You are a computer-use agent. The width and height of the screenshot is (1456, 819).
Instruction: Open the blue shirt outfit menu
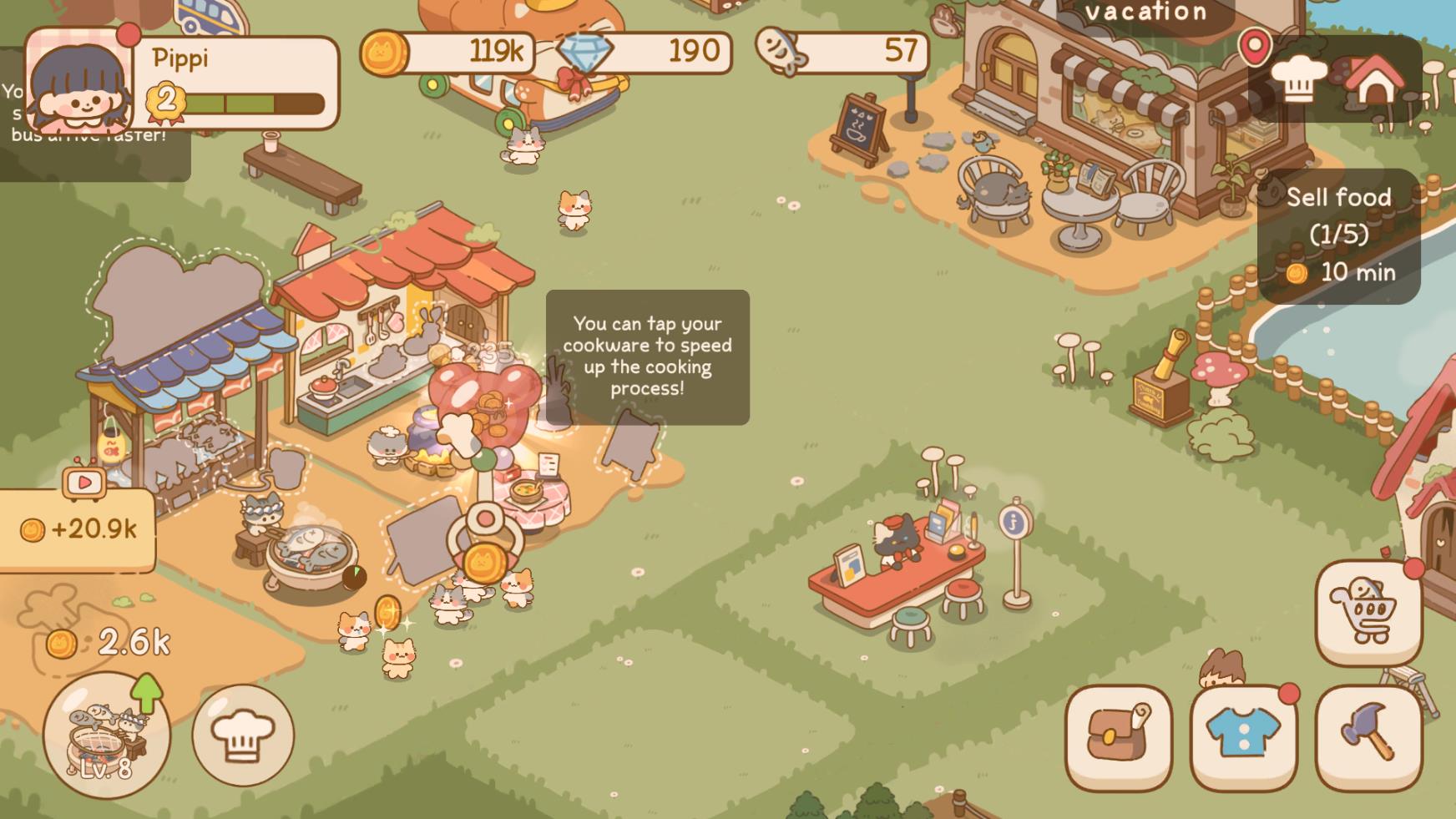click(1243, 737)
